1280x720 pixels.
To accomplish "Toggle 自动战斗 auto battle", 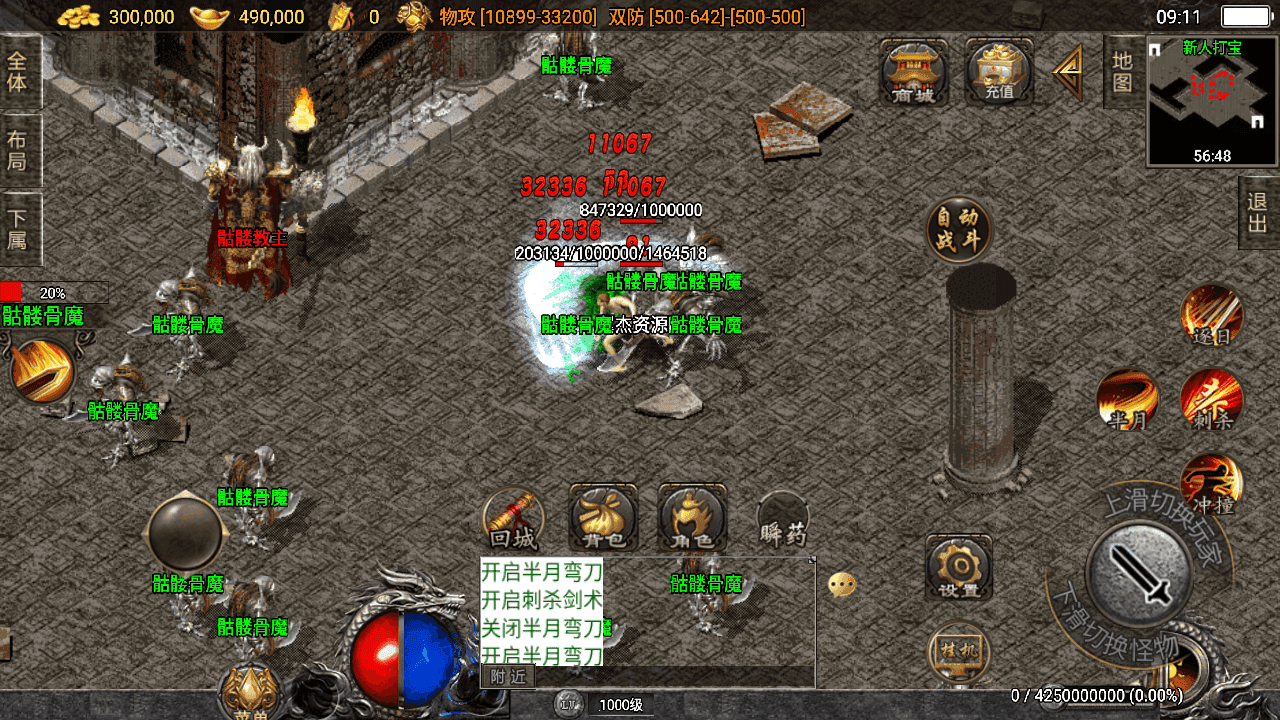I will (959, 230).
